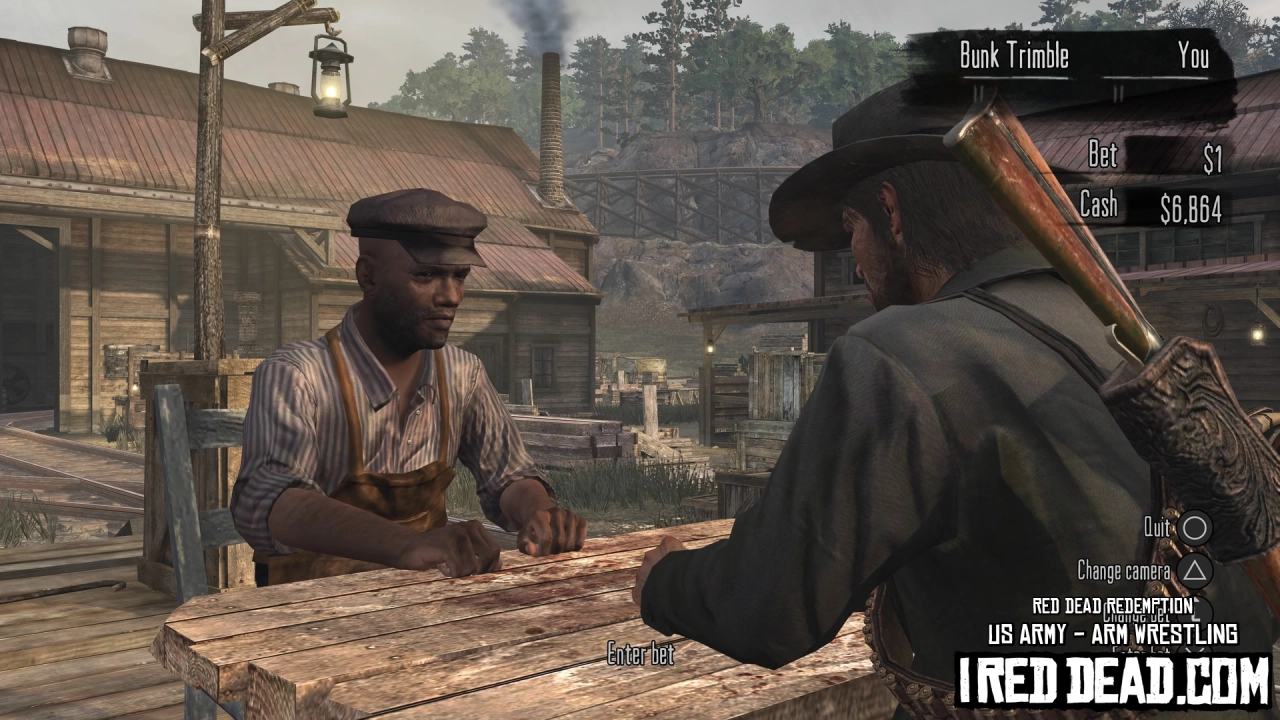Viewport: 1280px width, 720px height.
Task: Toggle the camera view via Change camera
Action: pos(1125,570)
